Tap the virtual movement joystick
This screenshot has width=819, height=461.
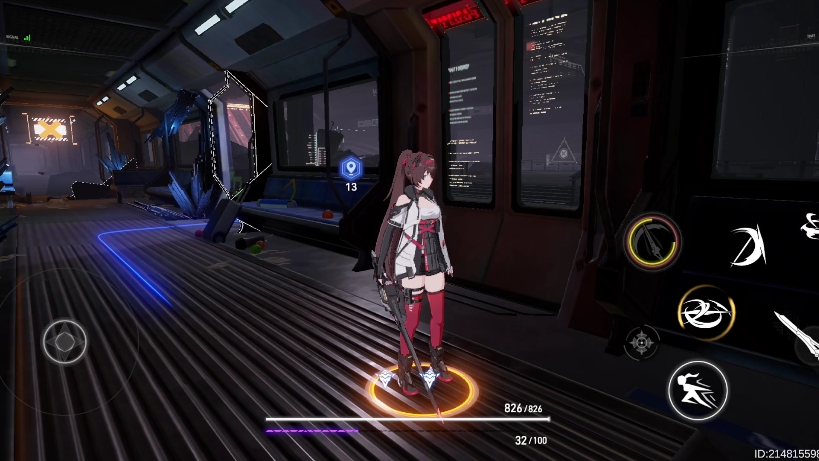65,341
